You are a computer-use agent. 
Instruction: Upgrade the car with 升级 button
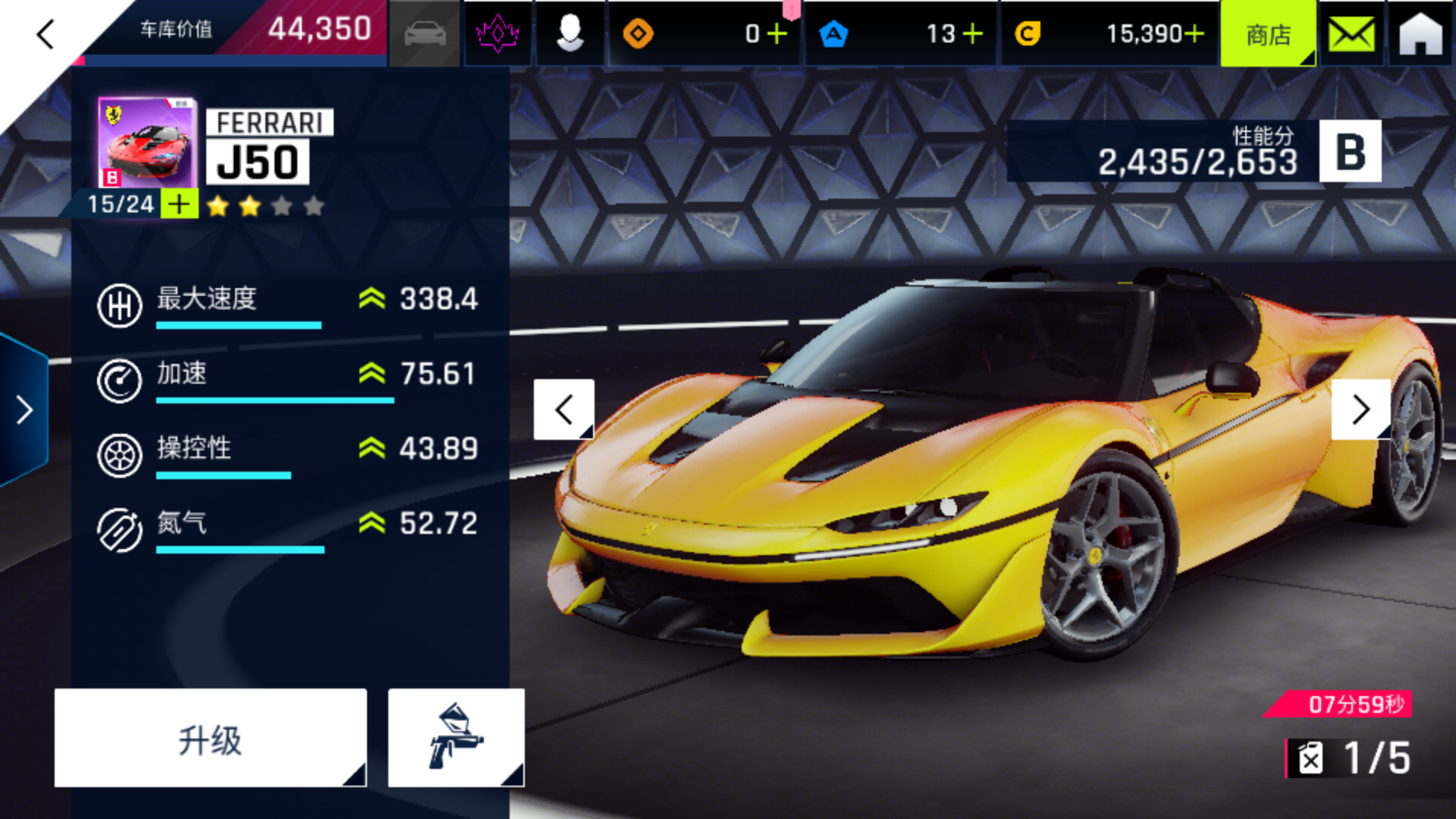pyautogui.click(x=210, y=739)
